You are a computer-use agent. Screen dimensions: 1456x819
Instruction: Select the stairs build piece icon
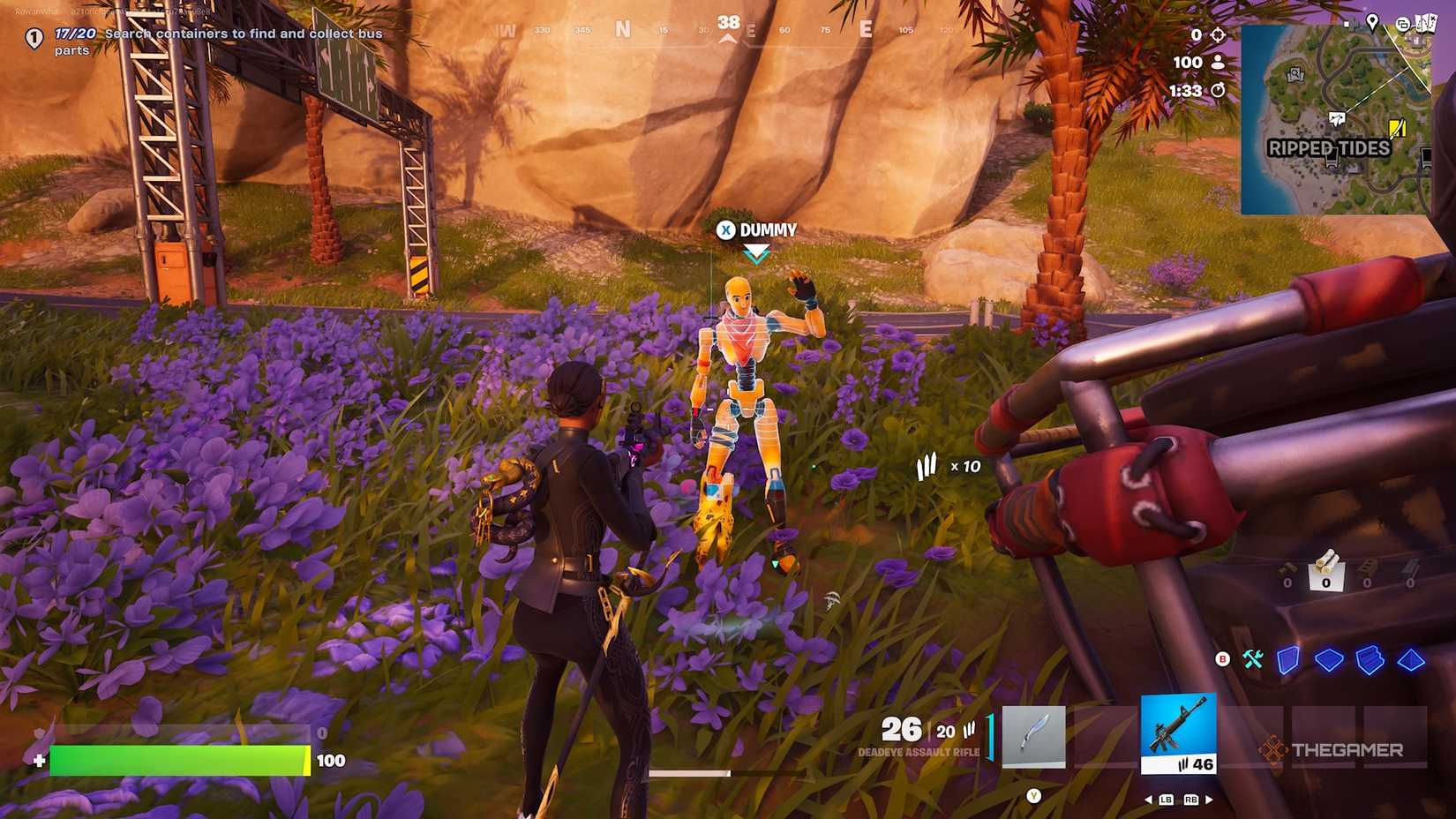point(1370,660)
